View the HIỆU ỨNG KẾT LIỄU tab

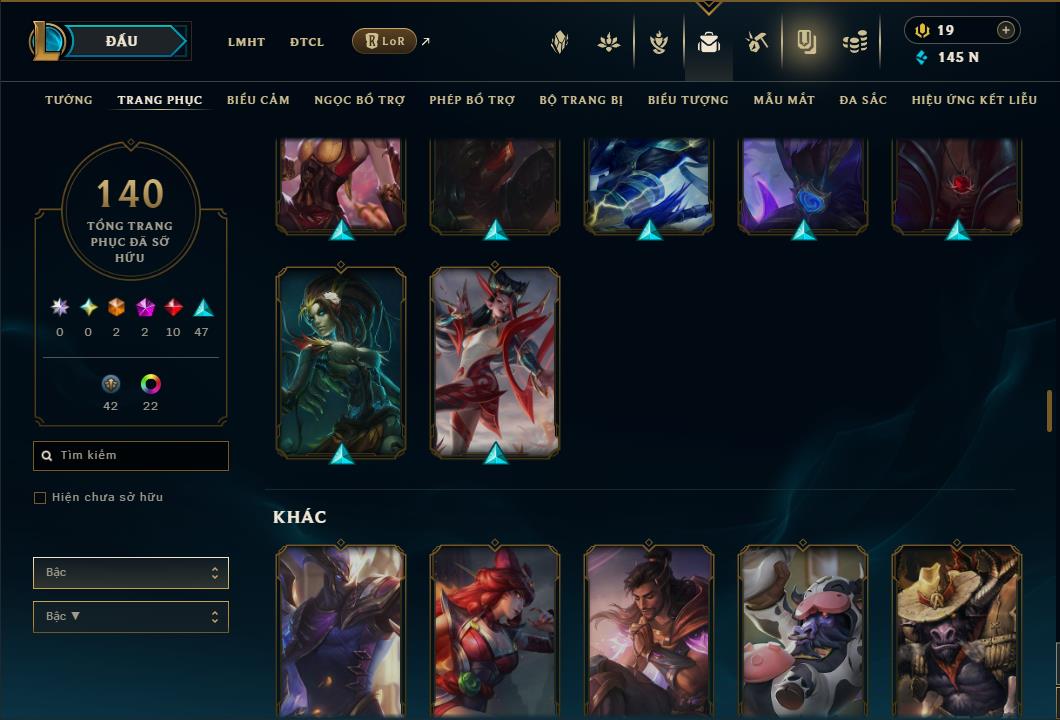click(973, 100)
